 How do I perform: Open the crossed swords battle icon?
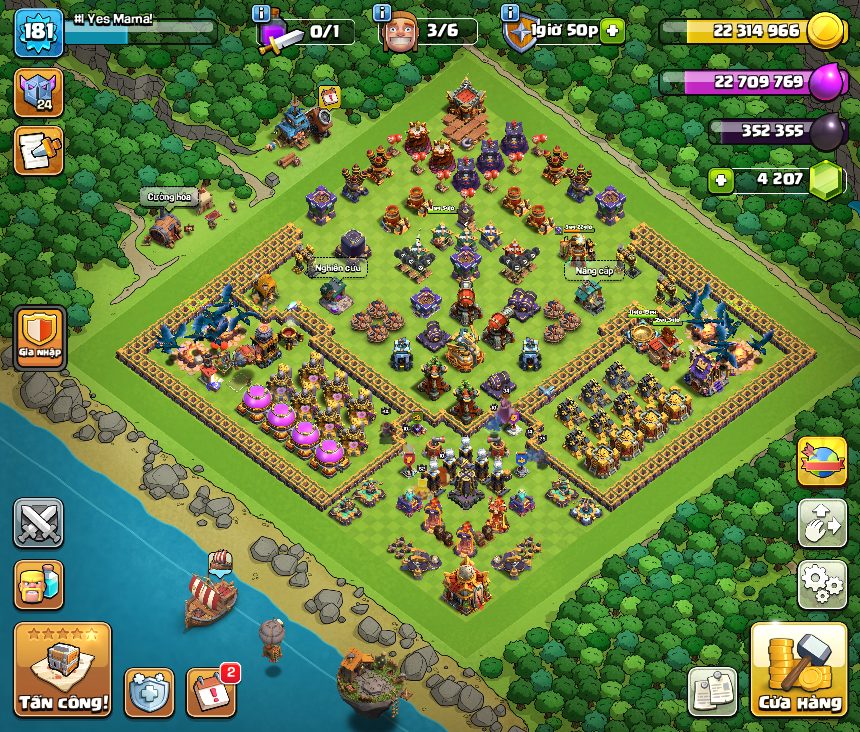click(38, 523)
